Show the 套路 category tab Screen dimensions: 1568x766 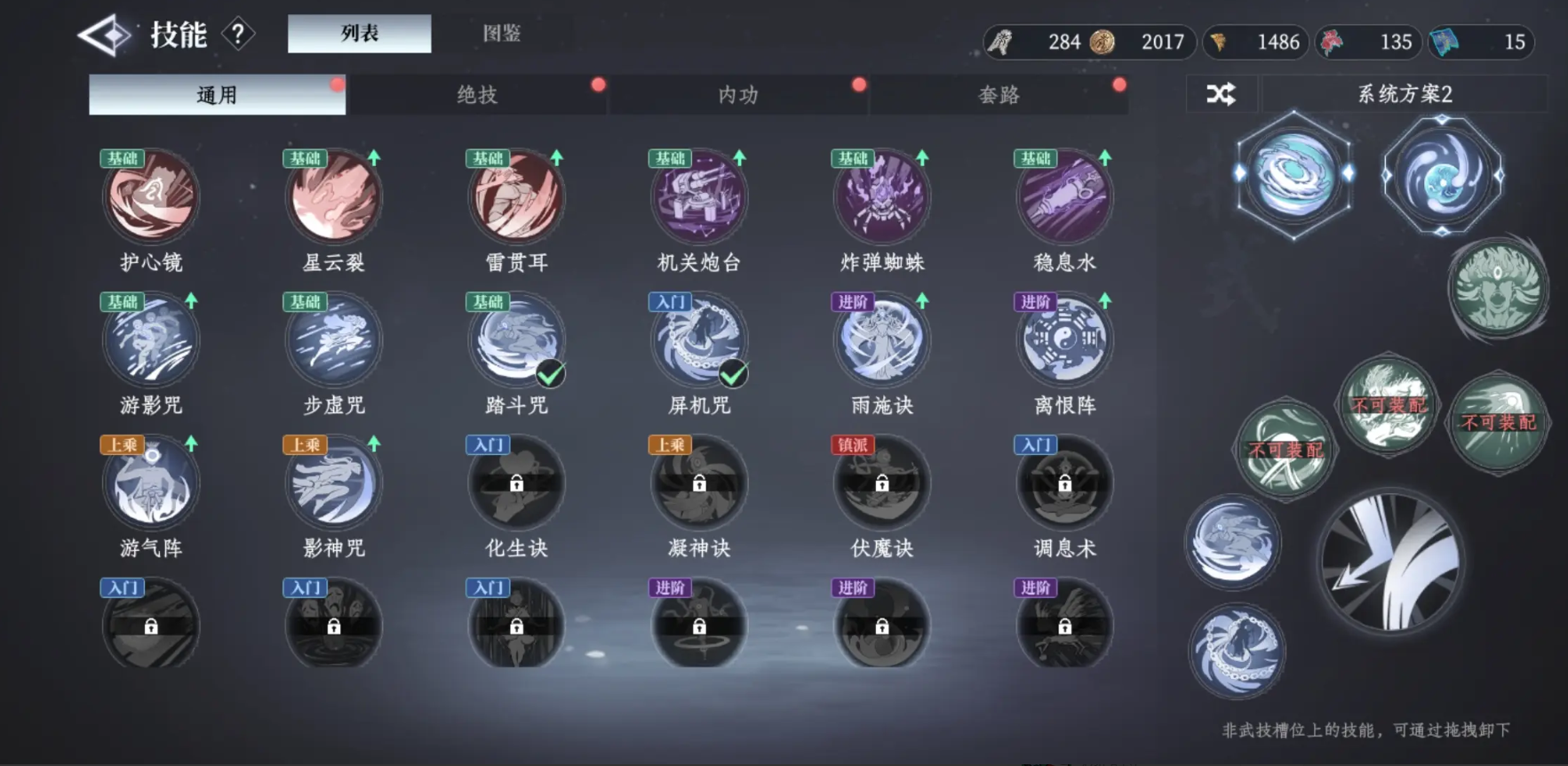coord(999,95)
